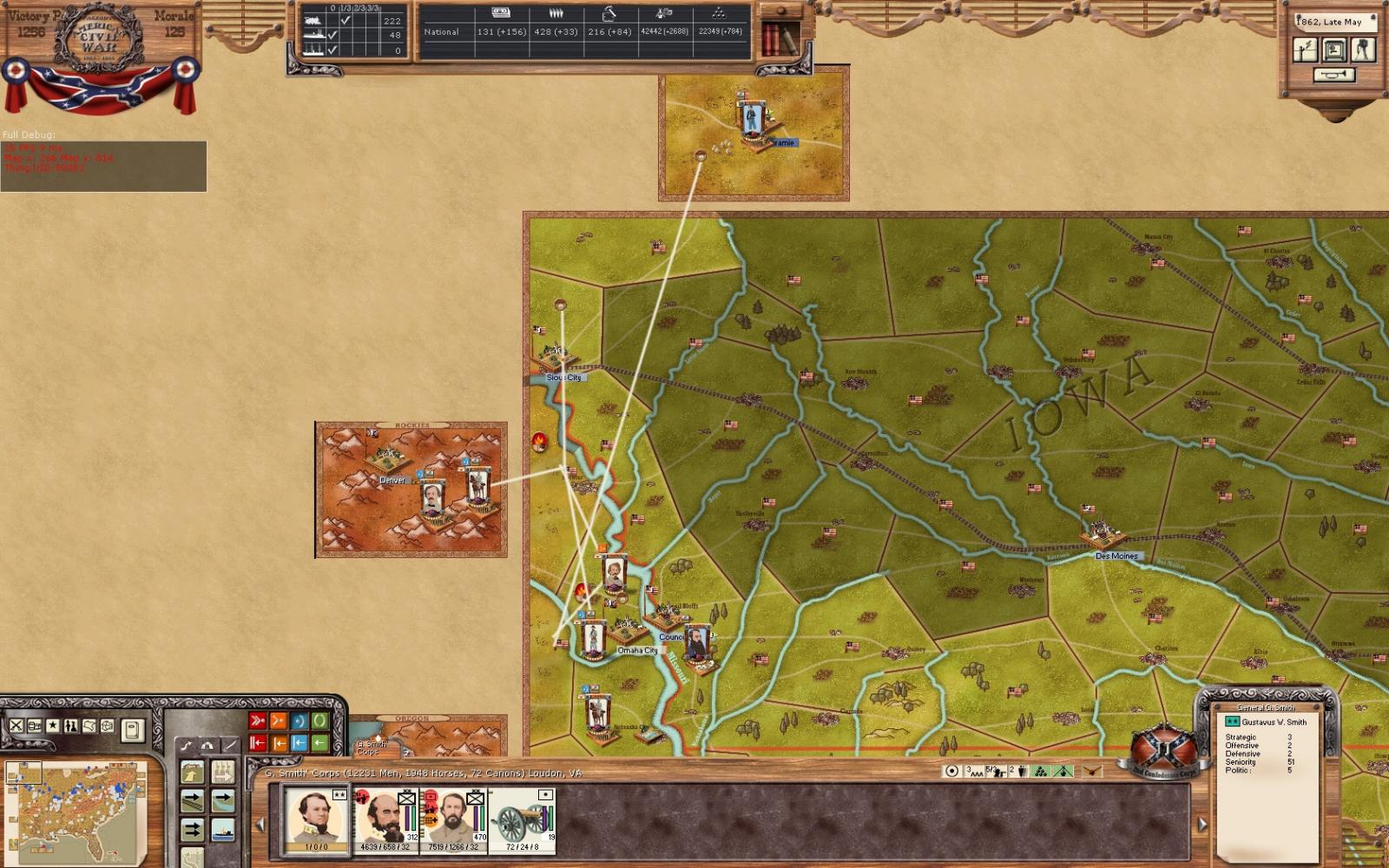Click the end turn bugle icon top right
The height and width of the screenshot is (868, 1389).
click(1335, 73)
